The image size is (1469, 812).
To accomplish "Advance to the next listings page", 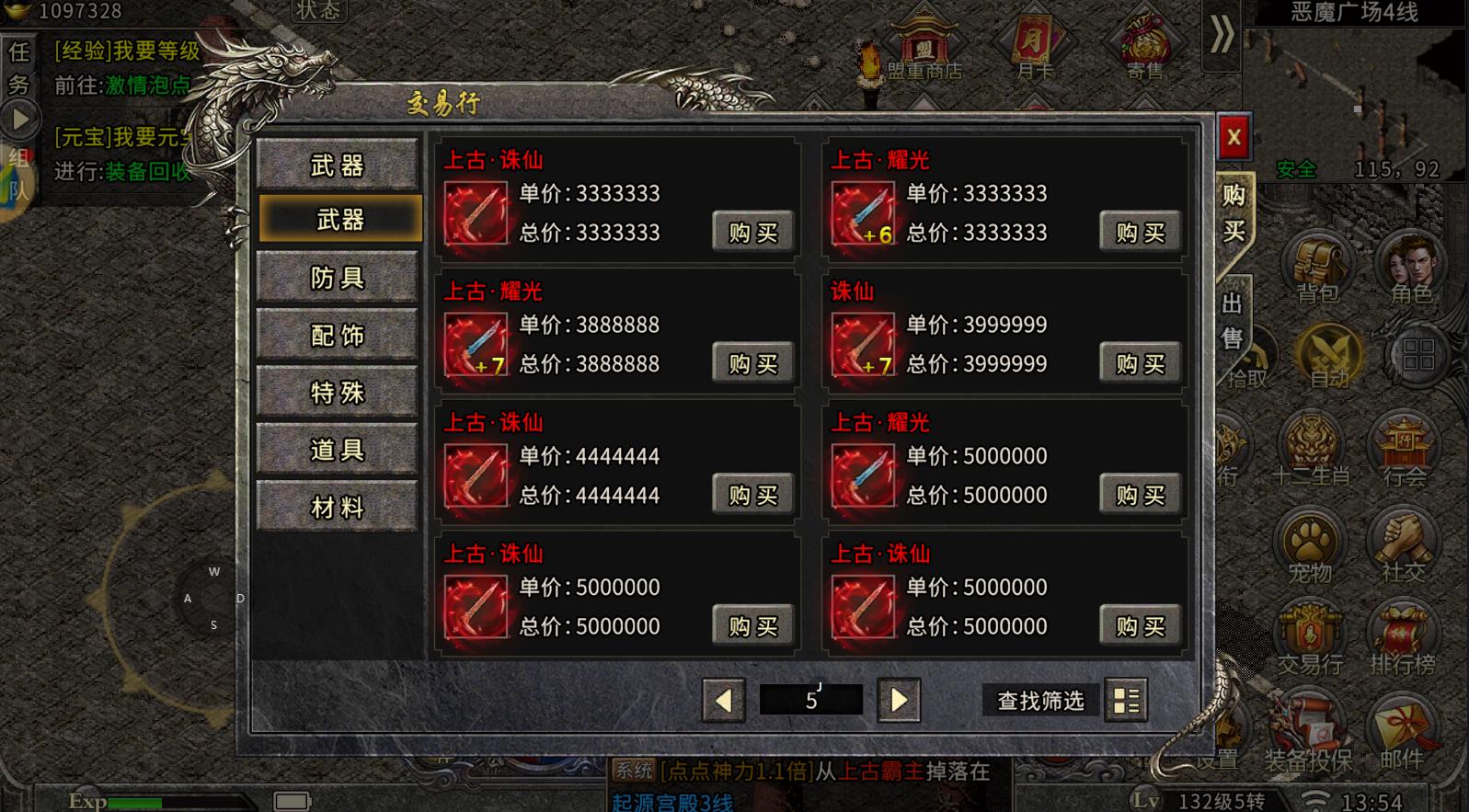I will click(899, 701).
